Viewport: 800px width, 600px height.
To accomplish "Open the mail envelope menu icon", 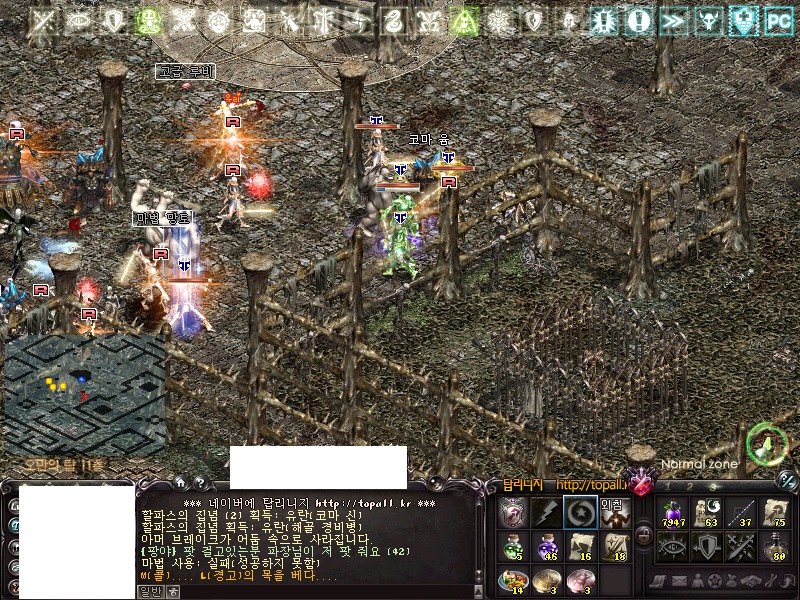I will click(680, 580).
